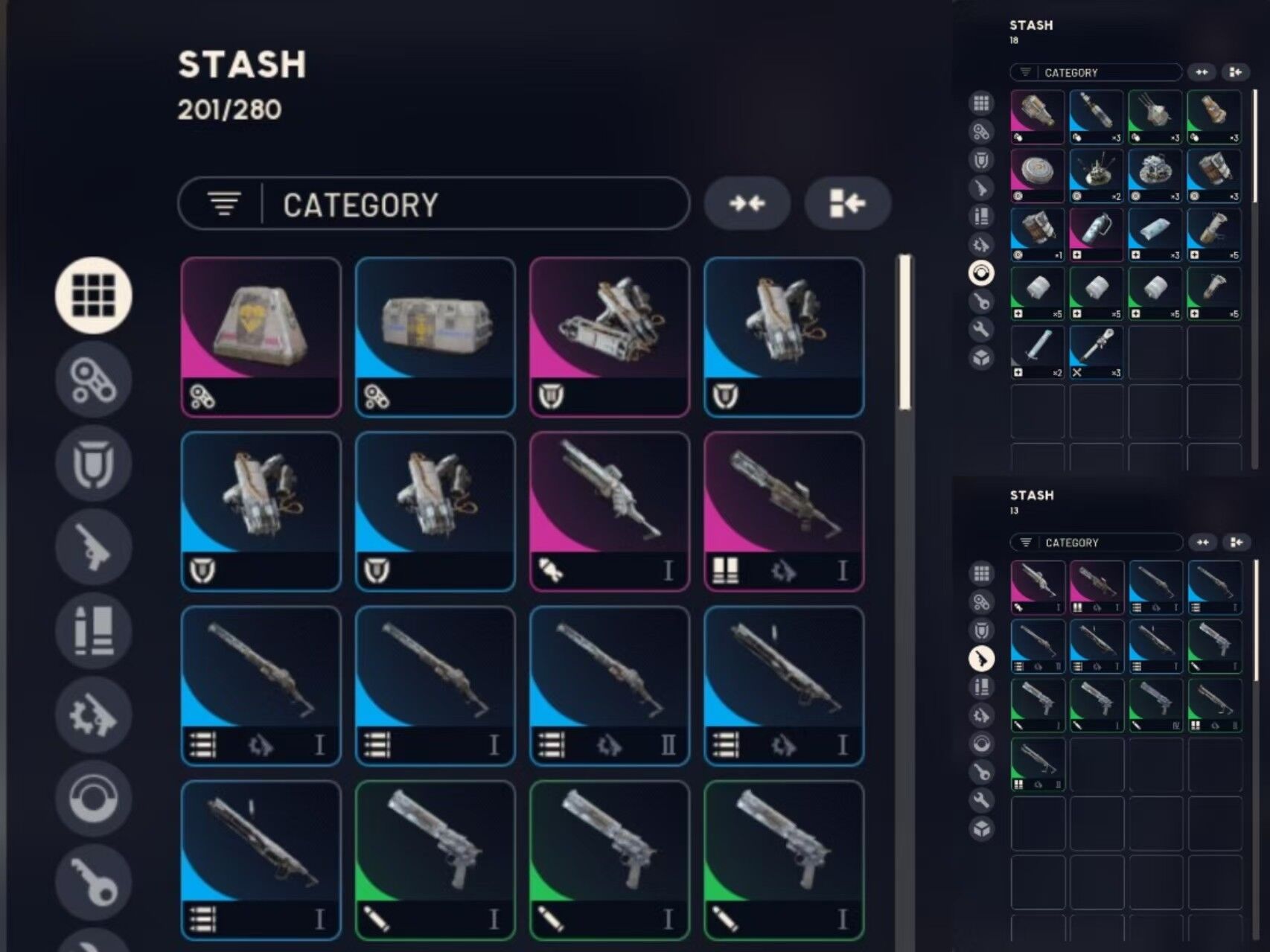Click the large squares-with-arrow transfer button
Viewport: 1270px width, 952px height.
[847, 203]
